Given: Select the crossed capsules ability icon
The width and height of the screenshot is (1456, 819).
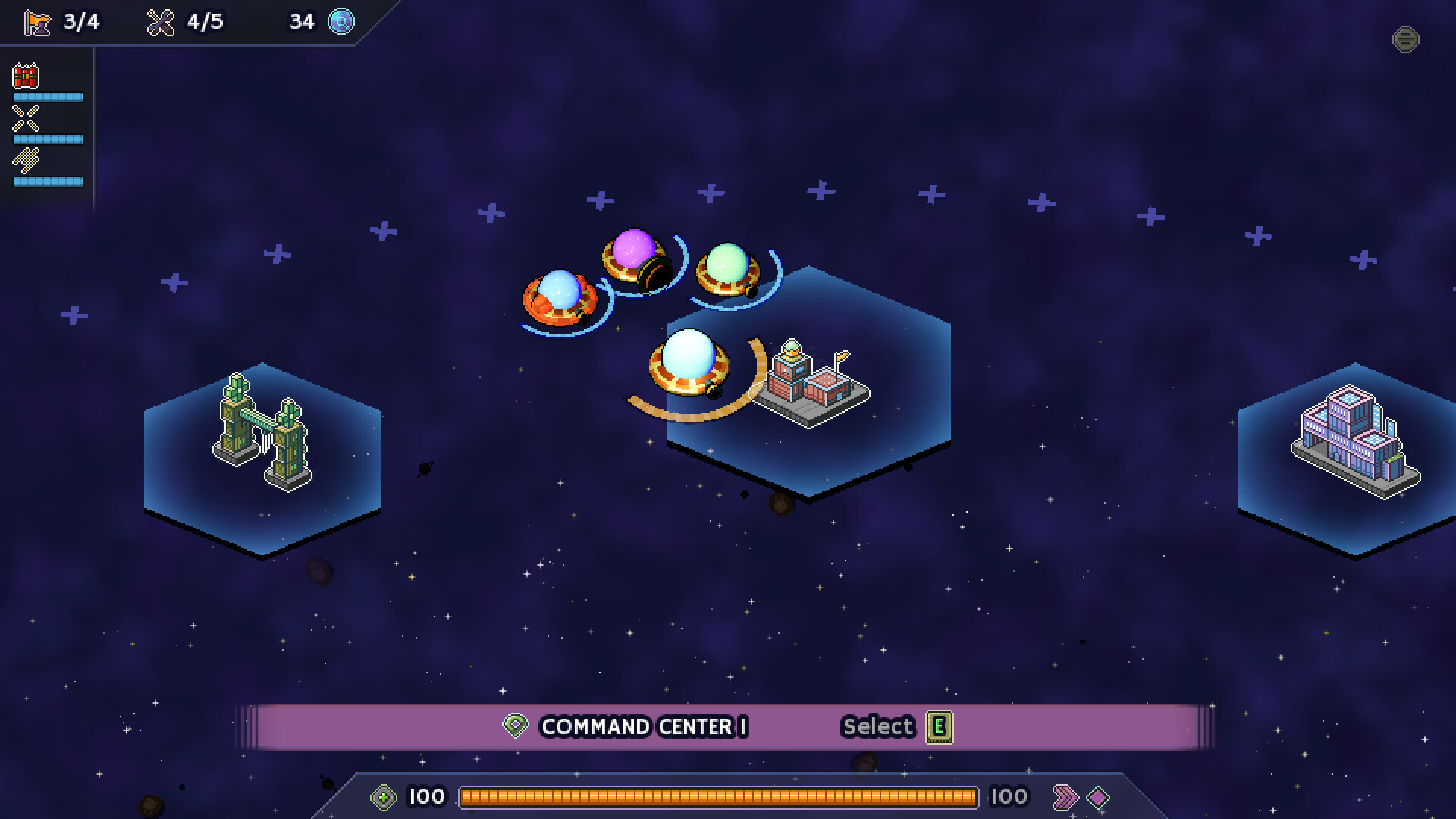Looking at the screenshot, I should 25,118.
